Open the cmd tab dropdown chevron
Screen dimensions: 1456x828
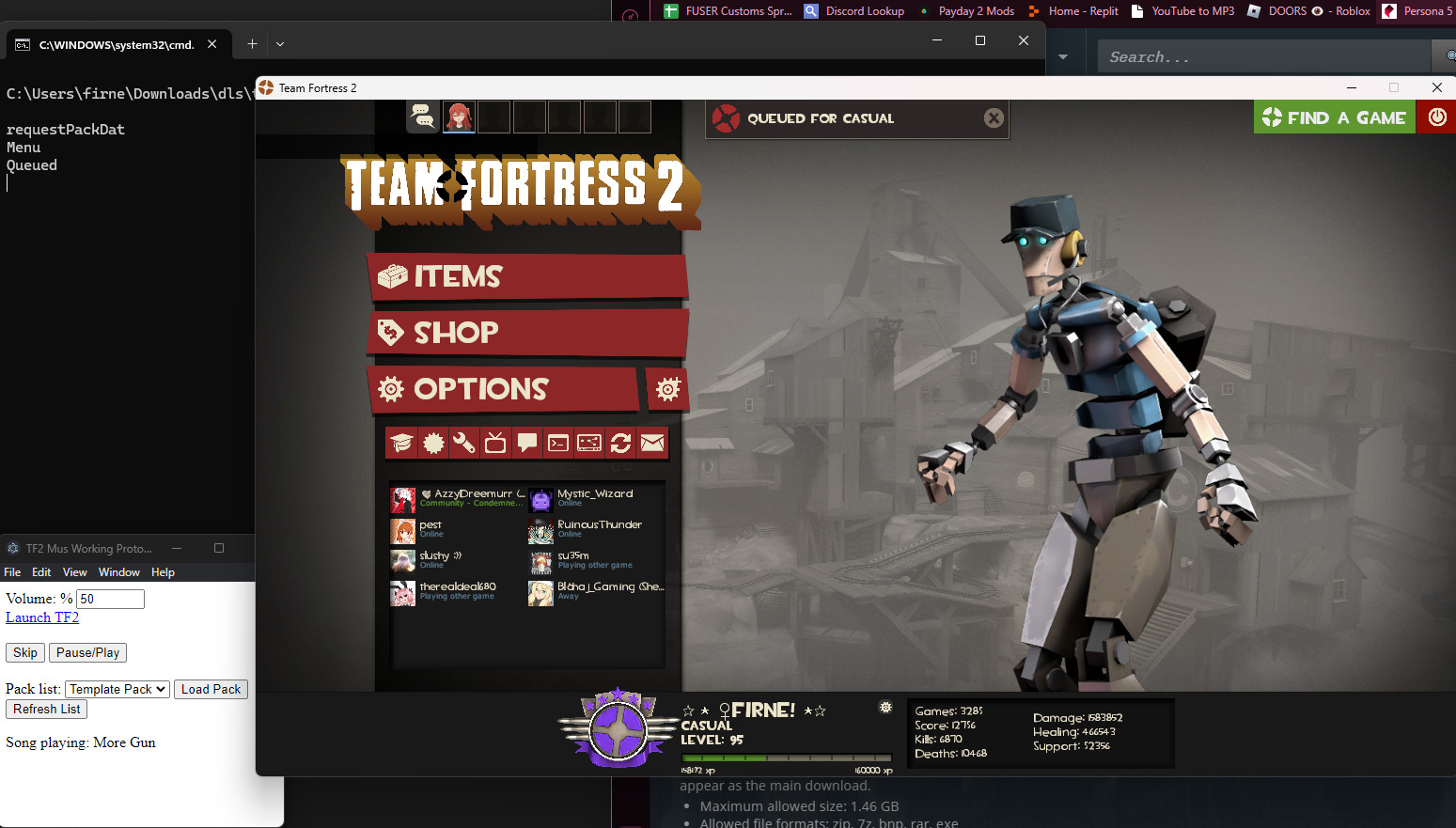279,43
